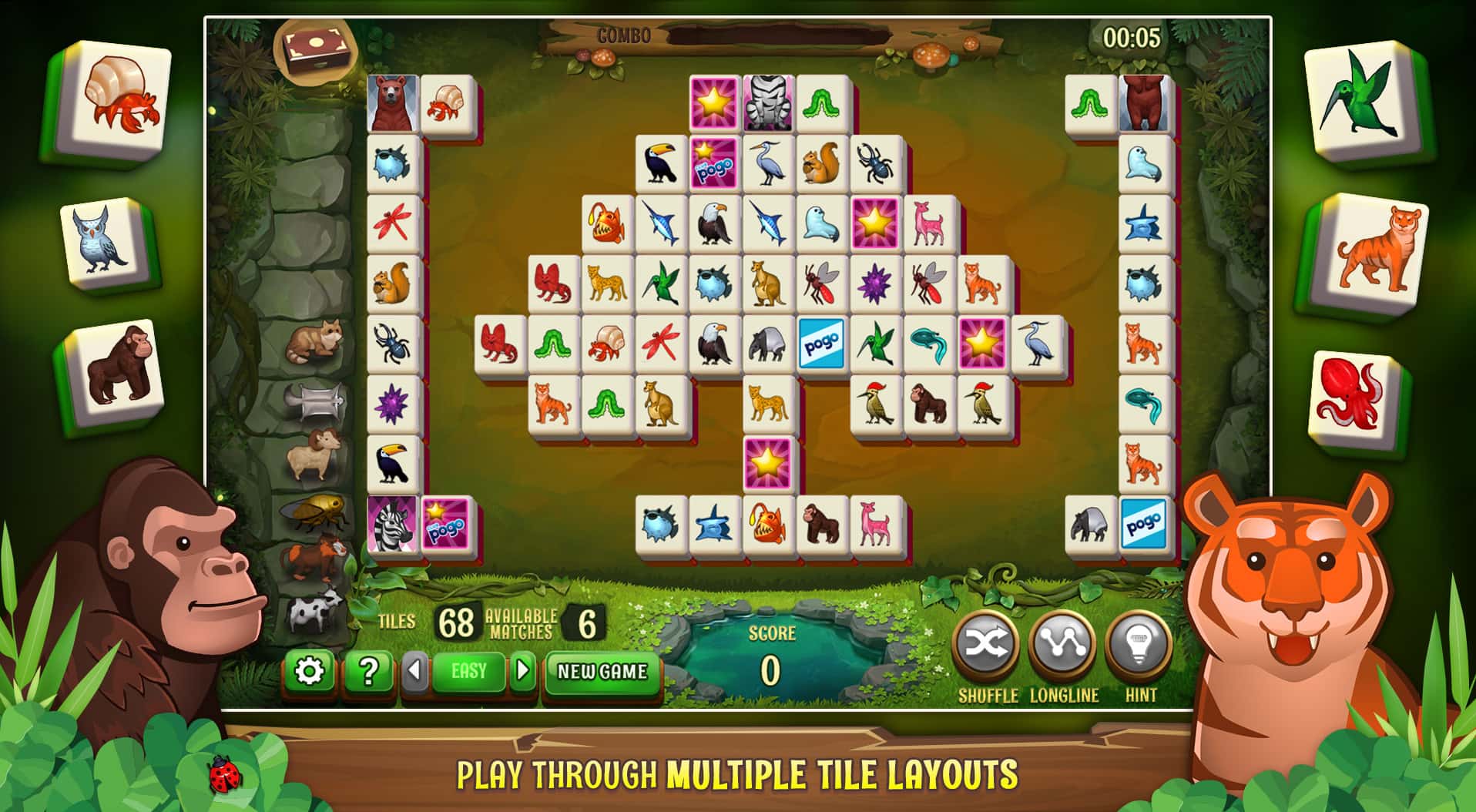Open the game settings gear
The height and width of the screenshot is (812, 1476).
click(310, 670)
